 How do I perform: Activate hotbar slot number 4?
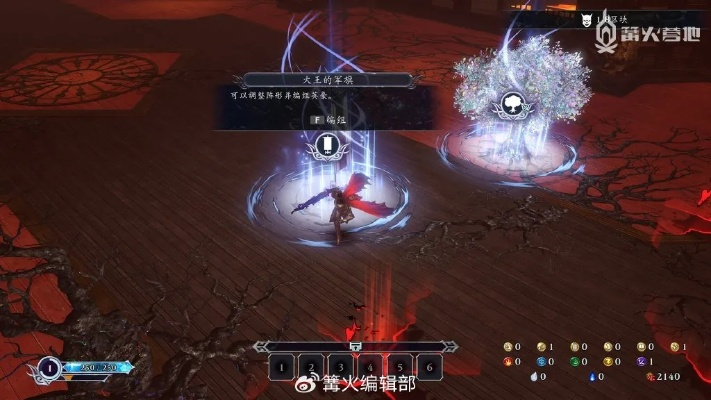(370, 367)
